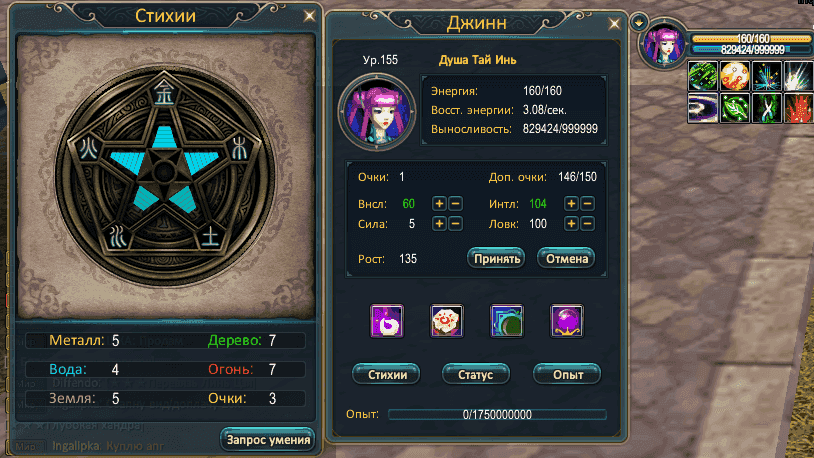This screenshot has height=458, width=814.
Task: Remove a point from Ловк
Action: 588,224
